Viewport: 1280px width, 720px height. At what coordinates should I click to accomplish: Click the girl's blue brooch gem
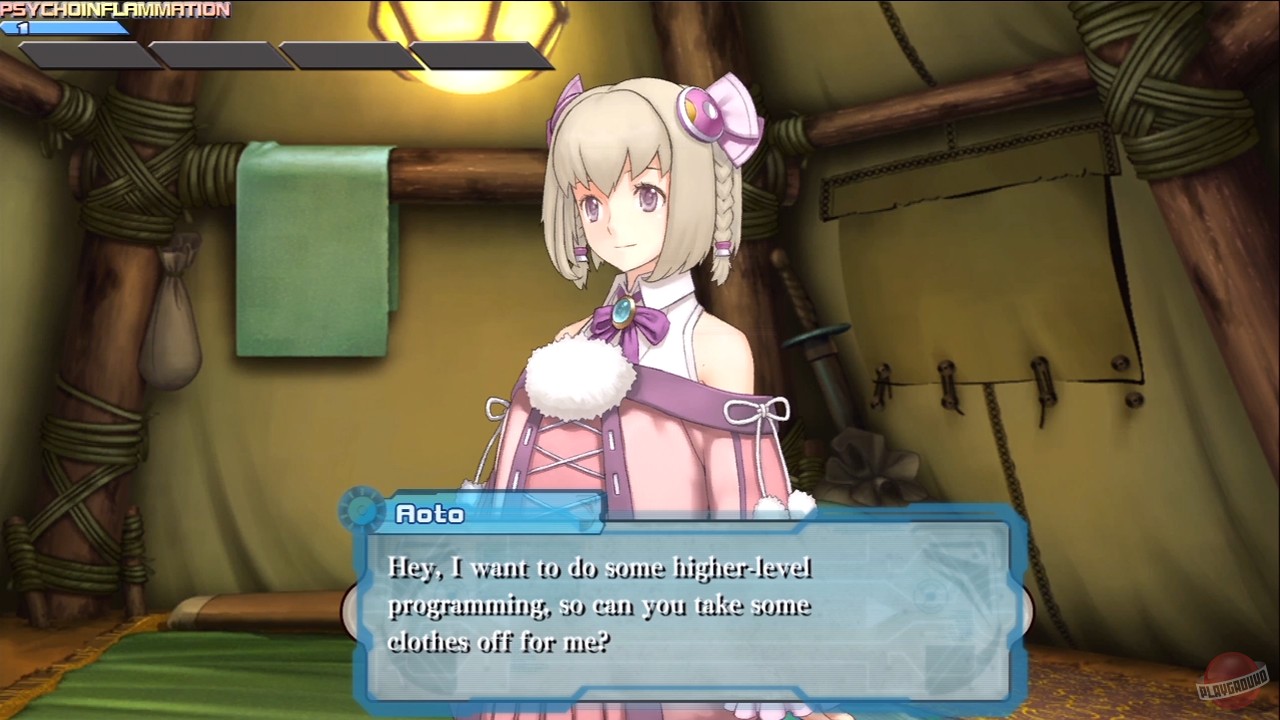(x=622, y=311)
